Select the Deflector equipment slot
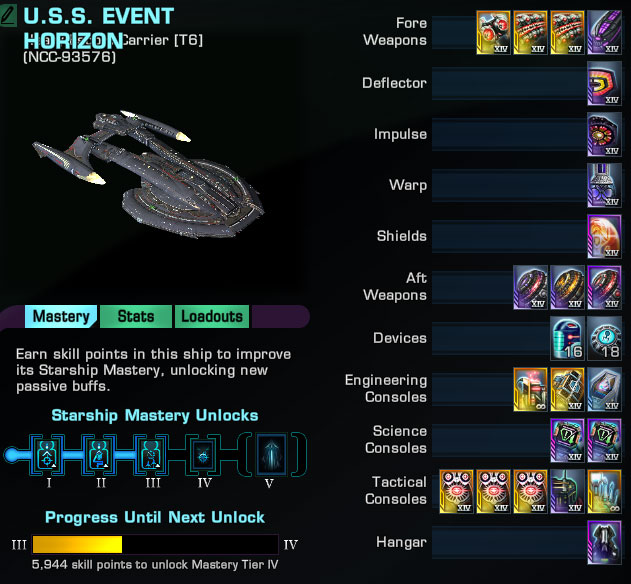Image resolution: width=631 pixels, height=584 pixels. coord(605,83)
